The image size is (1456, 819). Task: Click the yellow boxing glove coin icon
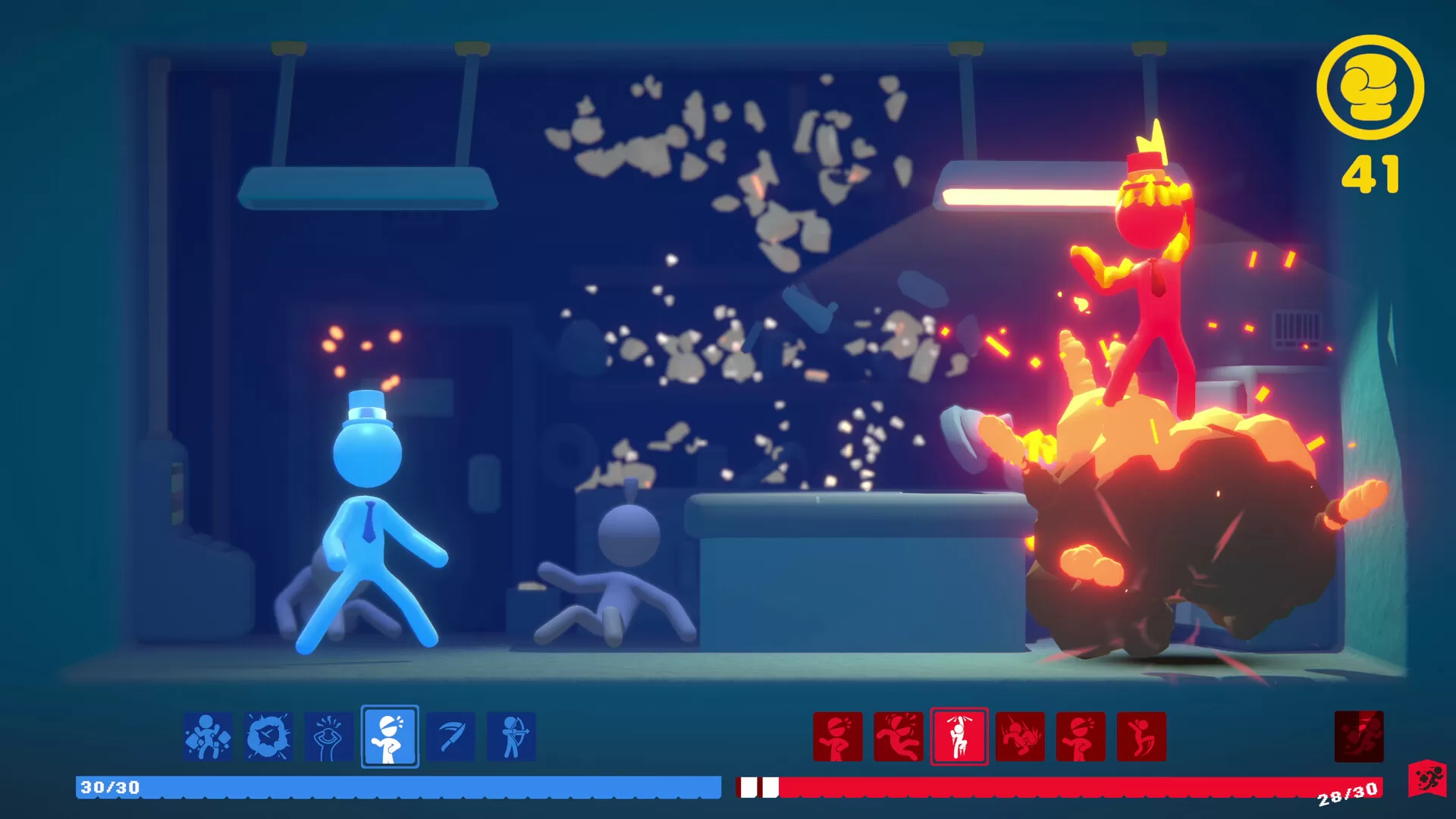pos(1370,91)
